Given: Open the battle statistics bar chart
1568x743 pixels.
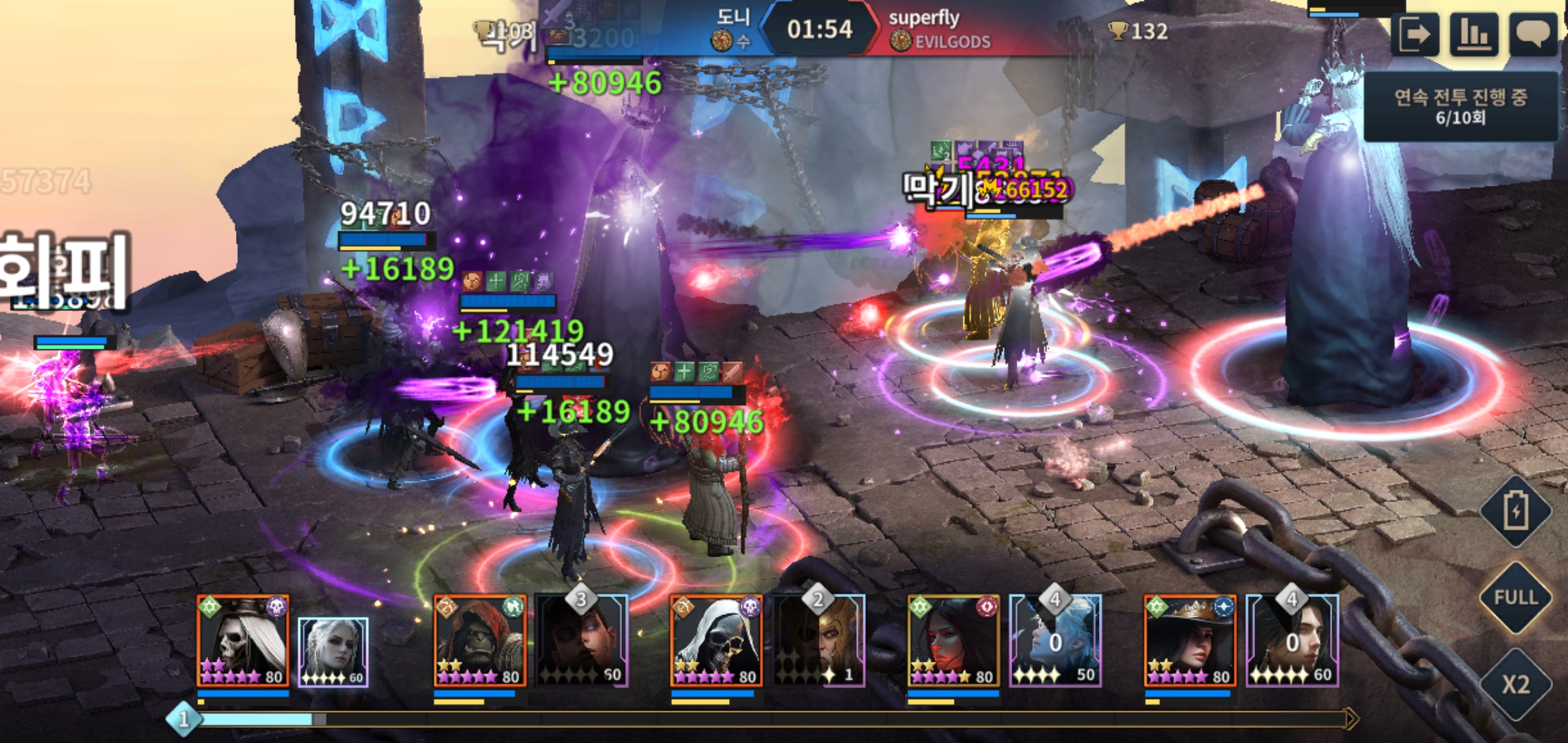Looking at the screenshot, I should [x=1474, y=34].
